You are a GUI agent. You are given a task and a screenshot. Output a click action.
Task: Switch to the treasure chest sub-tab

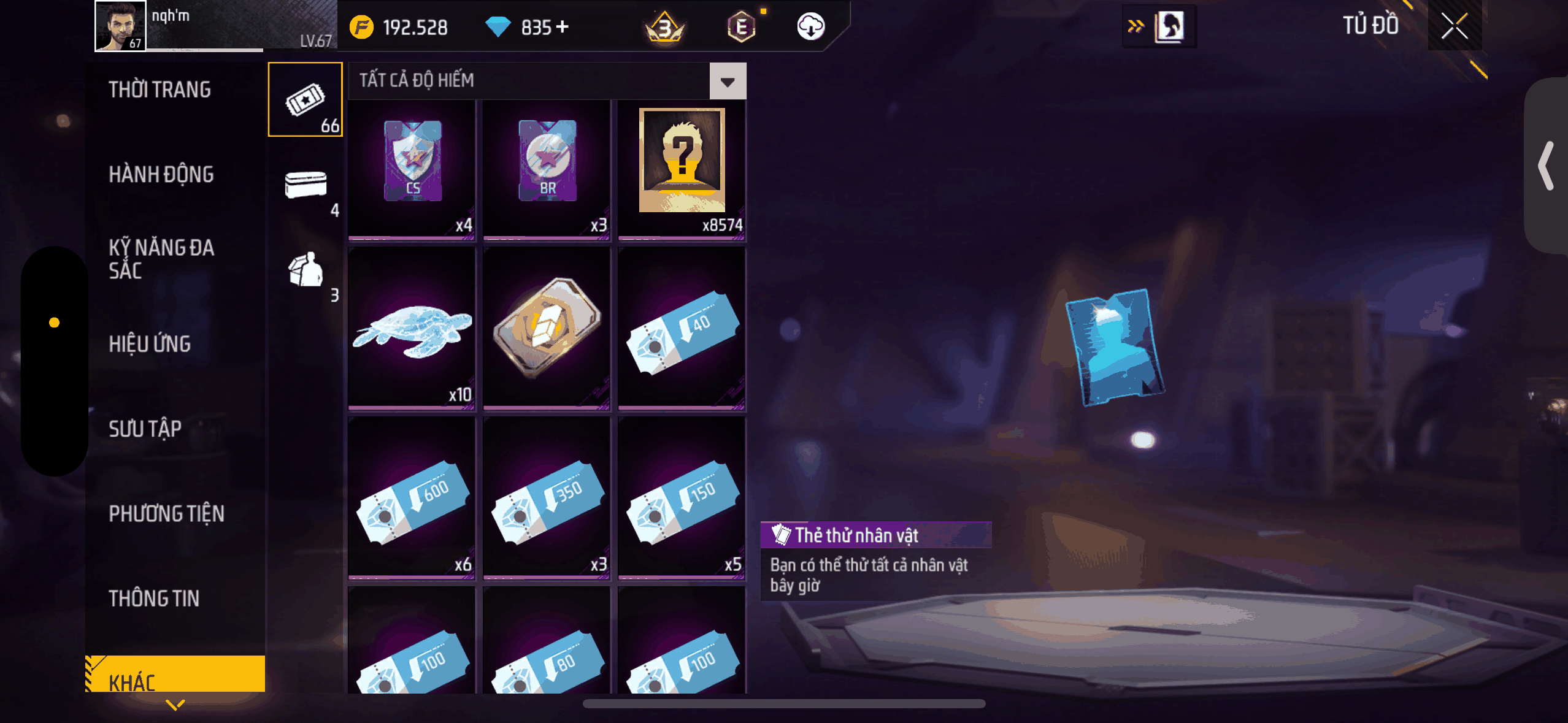click(x=306, y=185)
